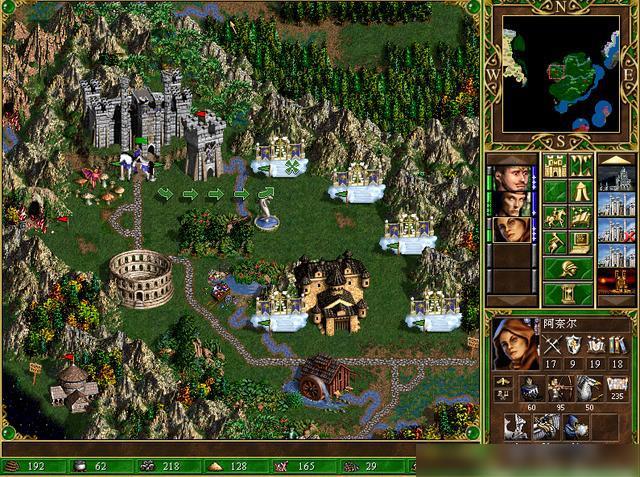Open system options with the computer button

[581, 242]
